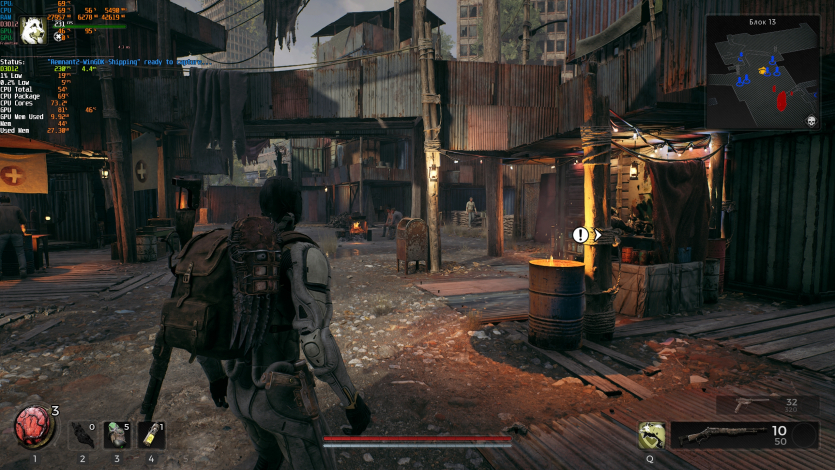Screen dimensions: 835x470
Task: Use the red Dragon Heart relic
Action: pos(34,427)
